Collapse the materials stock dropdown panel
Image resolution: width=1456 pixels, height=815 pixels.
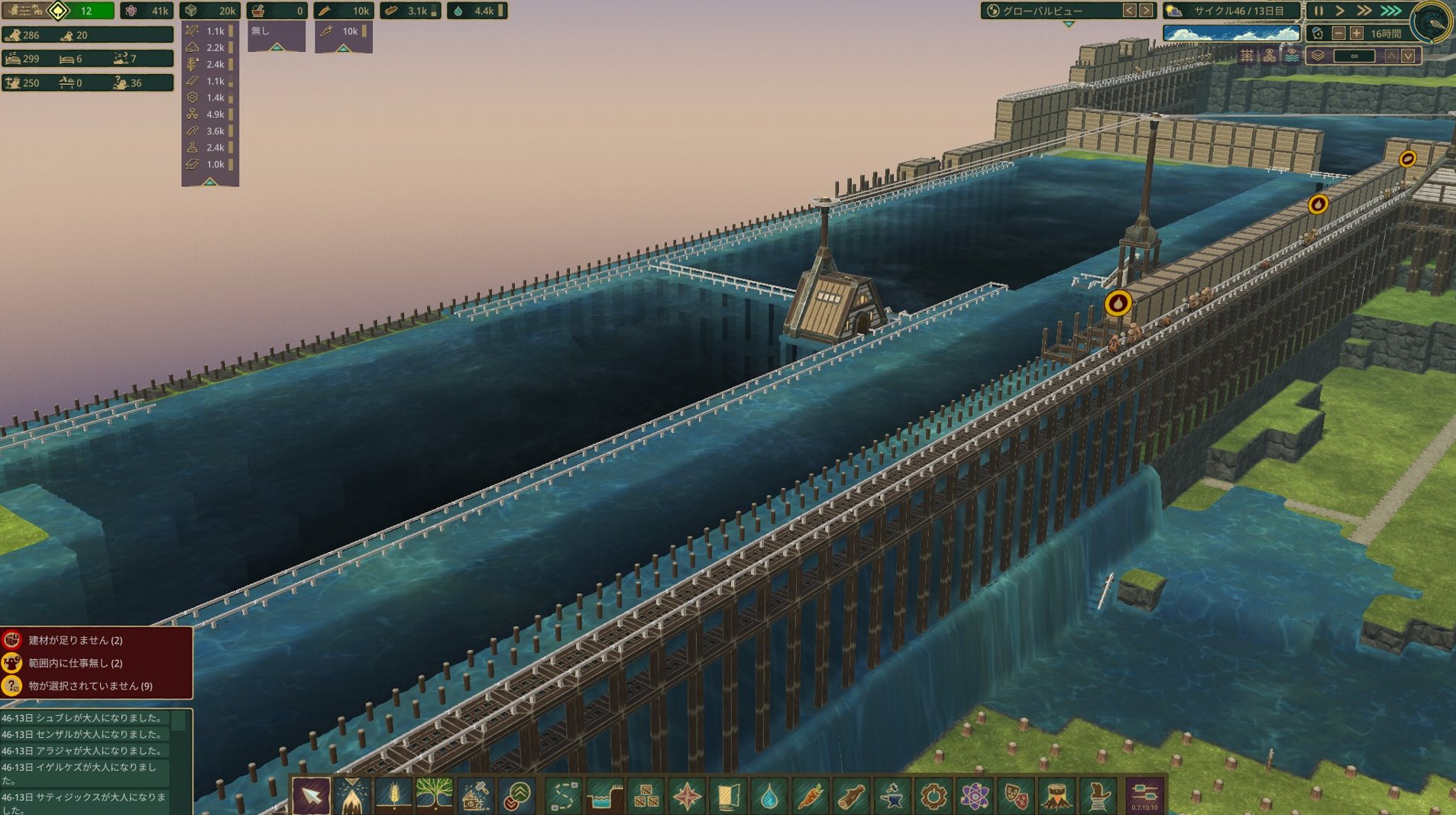pos(210,182)
